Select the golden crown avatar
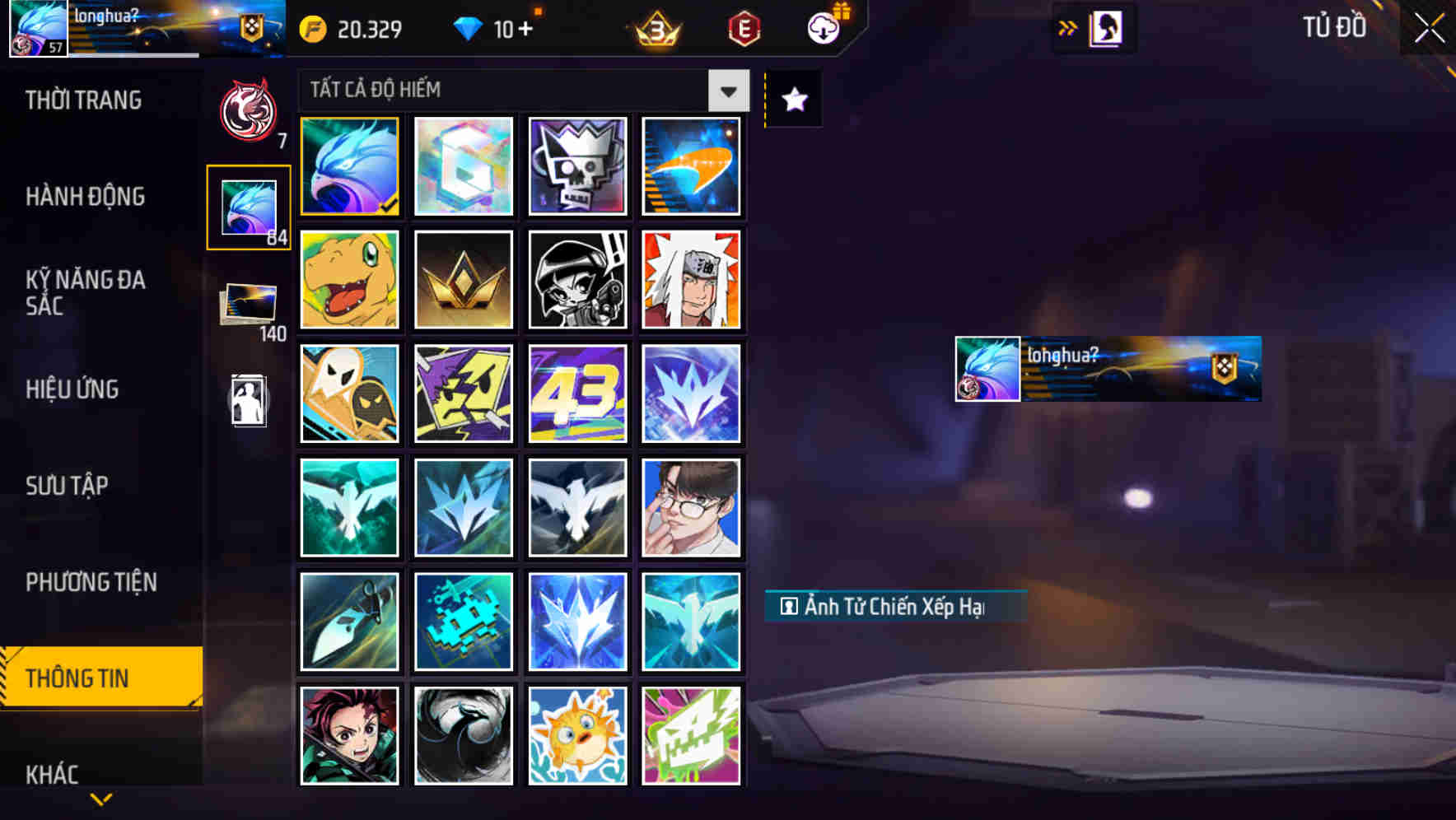The width and height of the screenshot is (1456, 820). [464, 281]
